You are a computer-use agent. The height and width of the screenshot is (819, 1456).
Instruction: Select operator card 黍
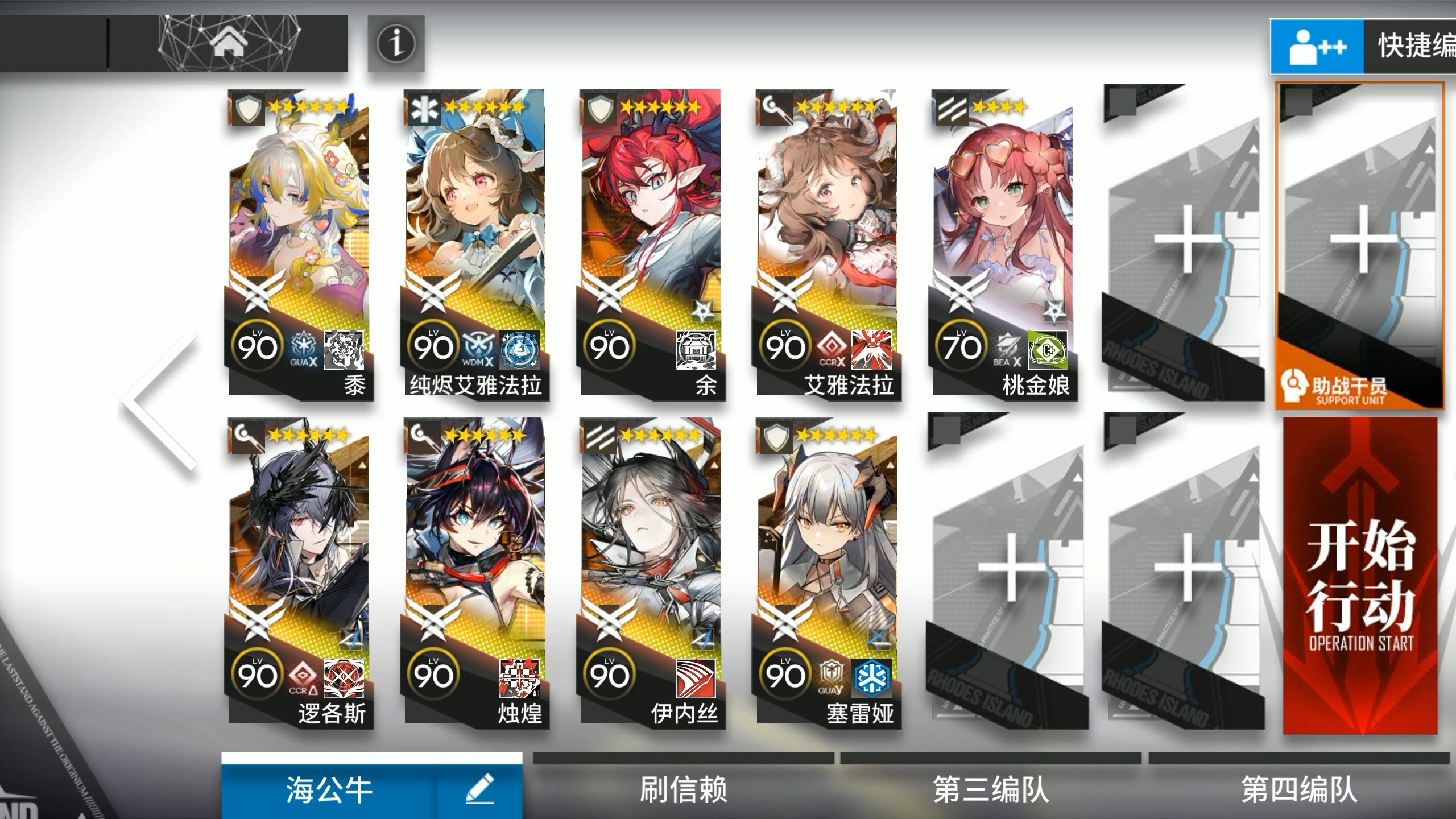(x=299, y=245)
